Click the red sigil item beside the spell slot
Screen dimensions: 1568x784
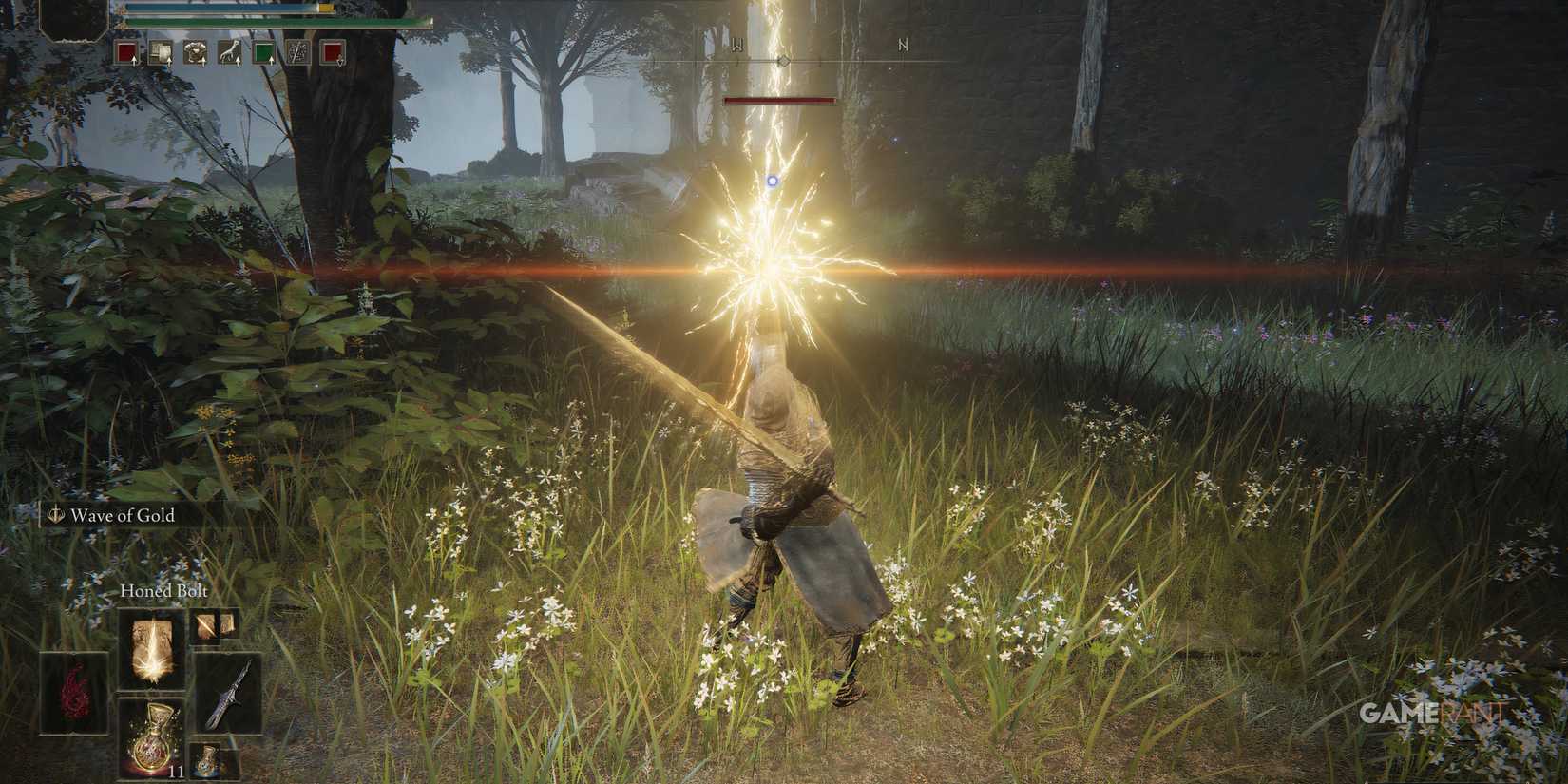click(x=74, y=692)
